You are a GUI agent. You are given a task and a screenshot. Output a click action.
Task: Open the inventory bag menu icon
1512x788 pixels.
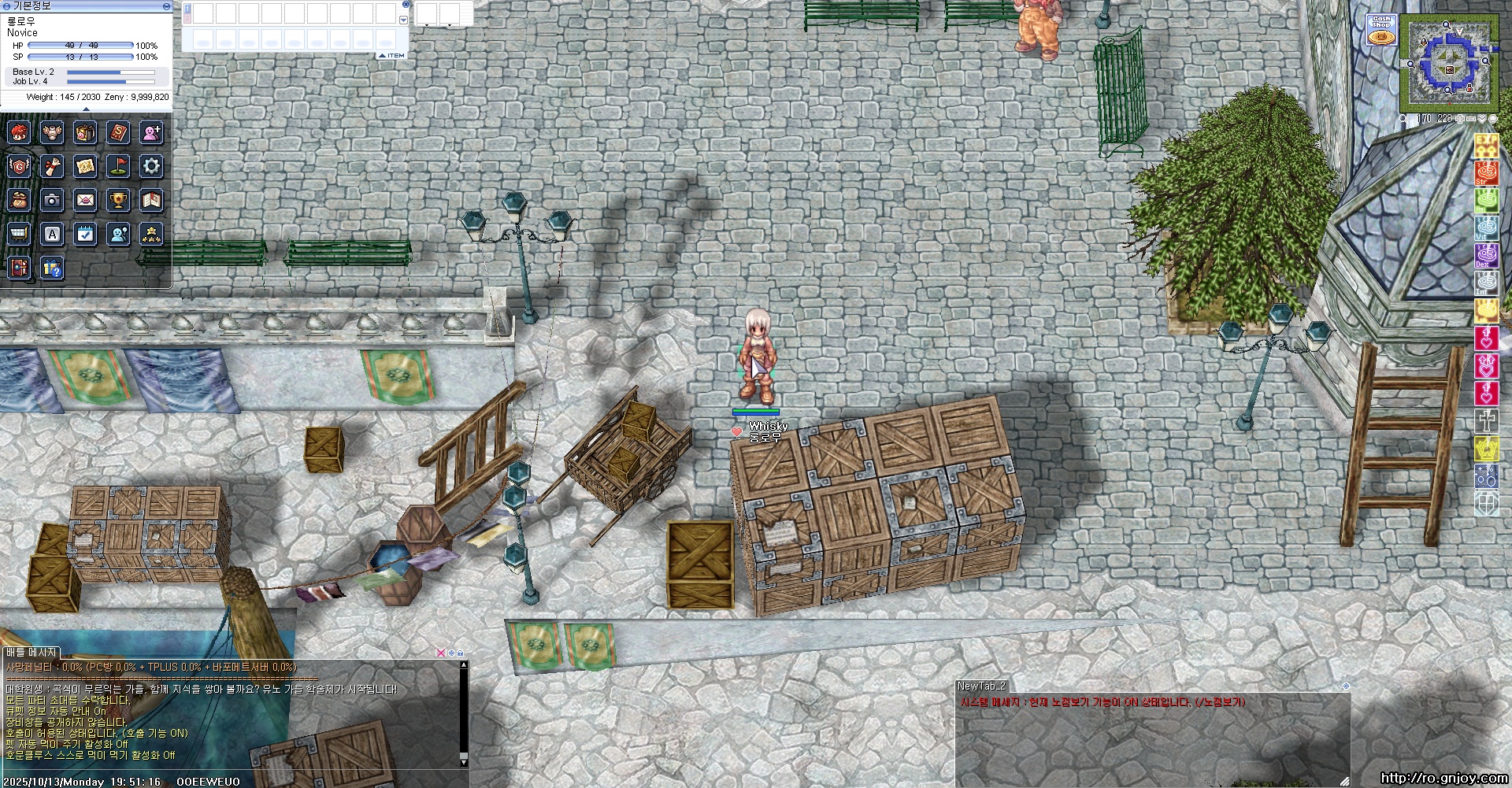point(85,132)
